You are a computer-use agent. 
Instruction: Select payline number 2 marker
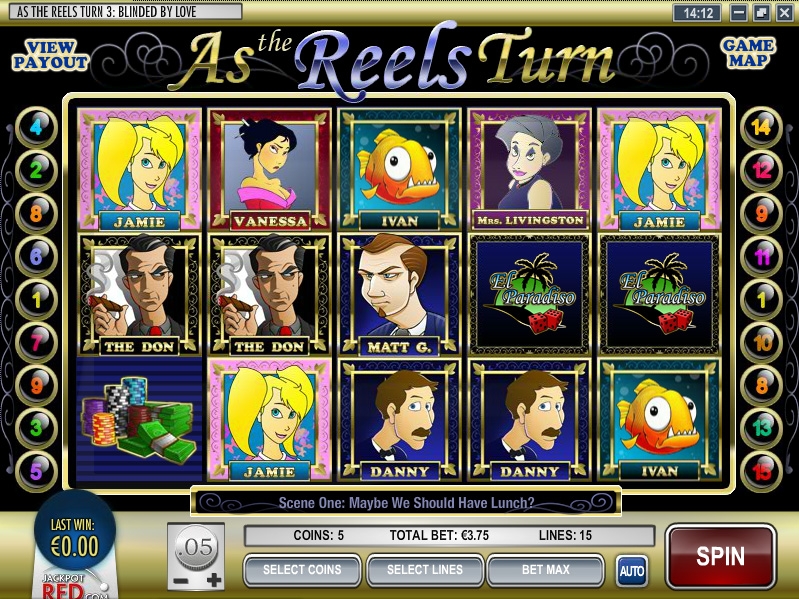click(38, 170)
